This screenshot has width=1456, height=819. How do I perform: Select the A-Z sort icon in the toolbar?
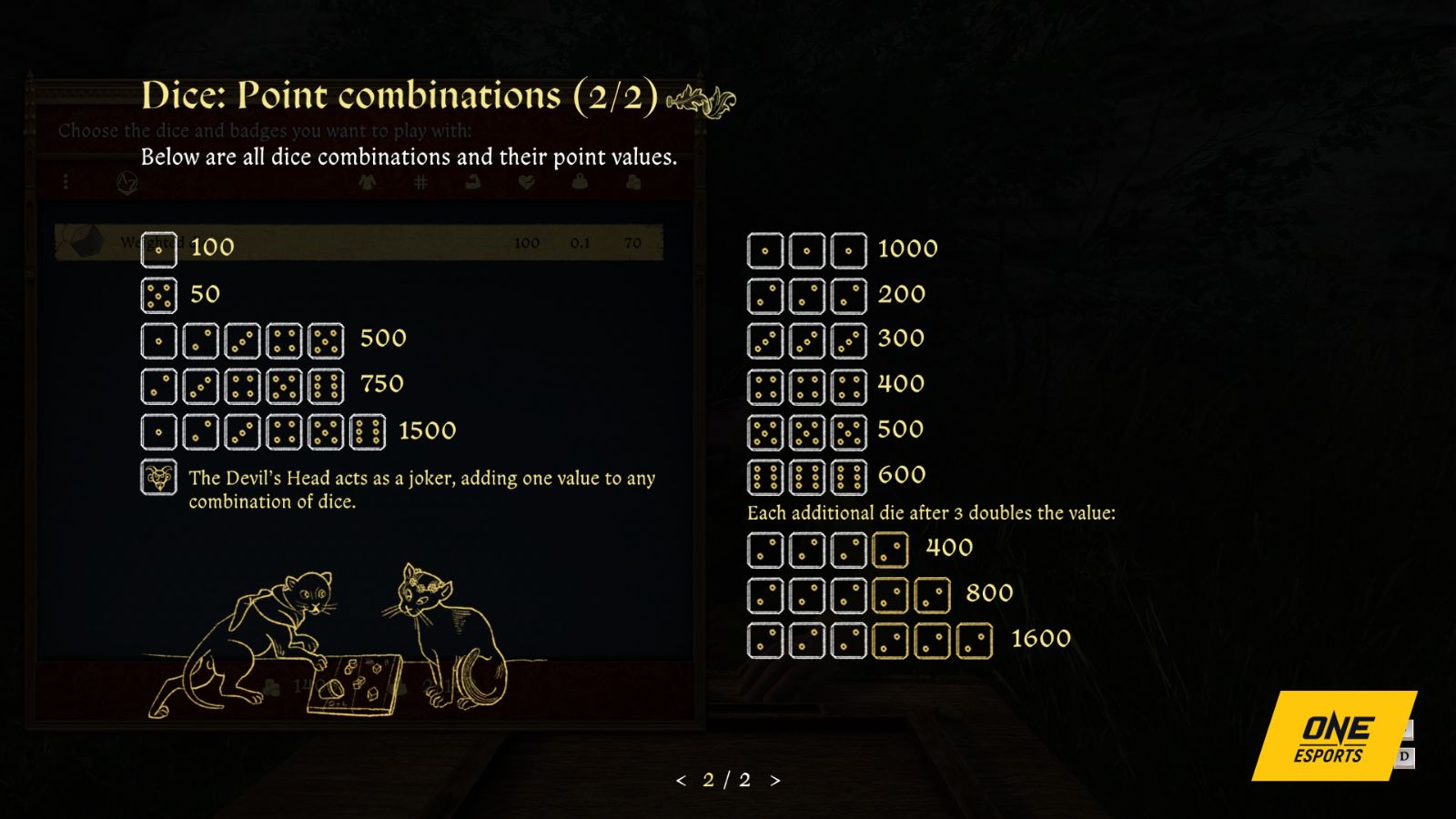coord(127,182)
